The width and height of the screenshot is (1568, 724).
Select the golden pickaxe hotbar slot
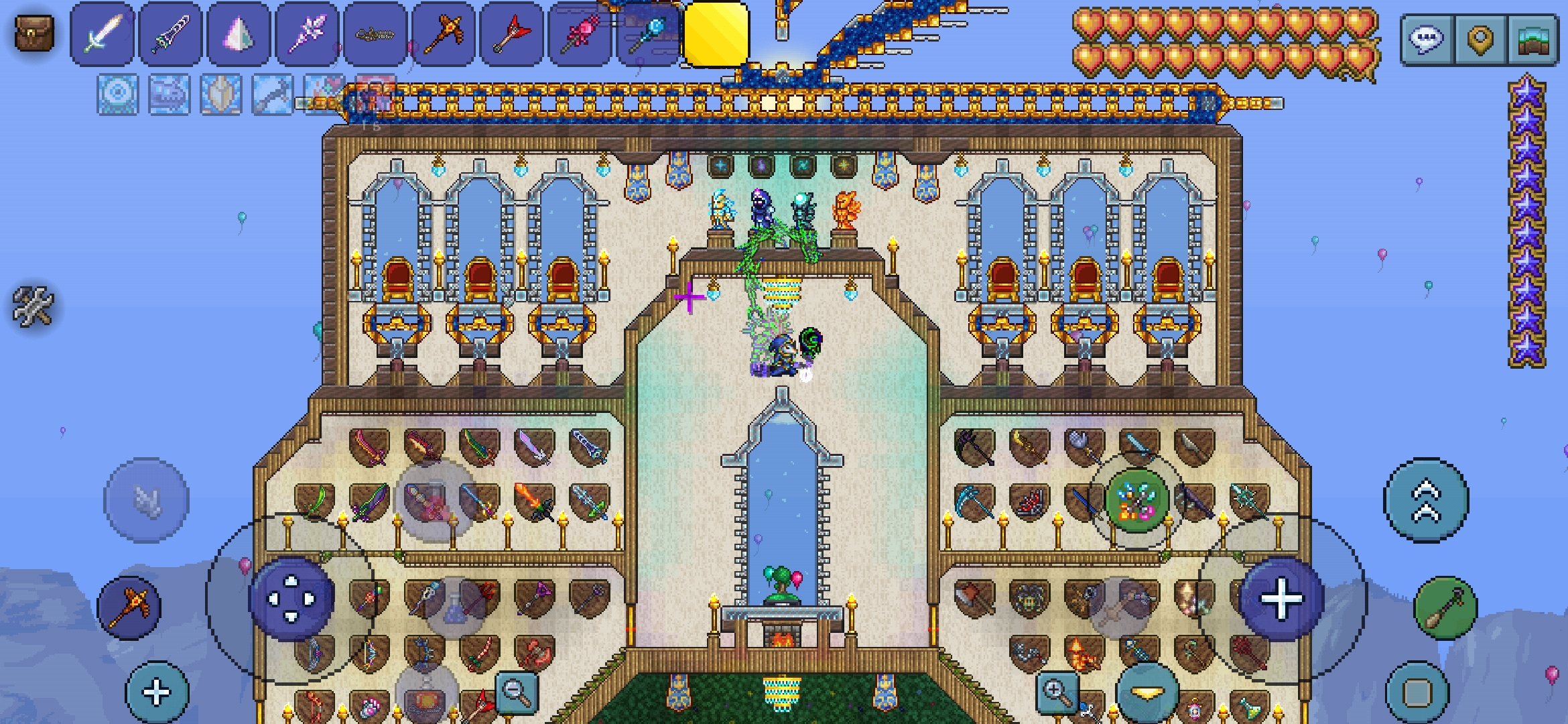(x=444, y=34)
